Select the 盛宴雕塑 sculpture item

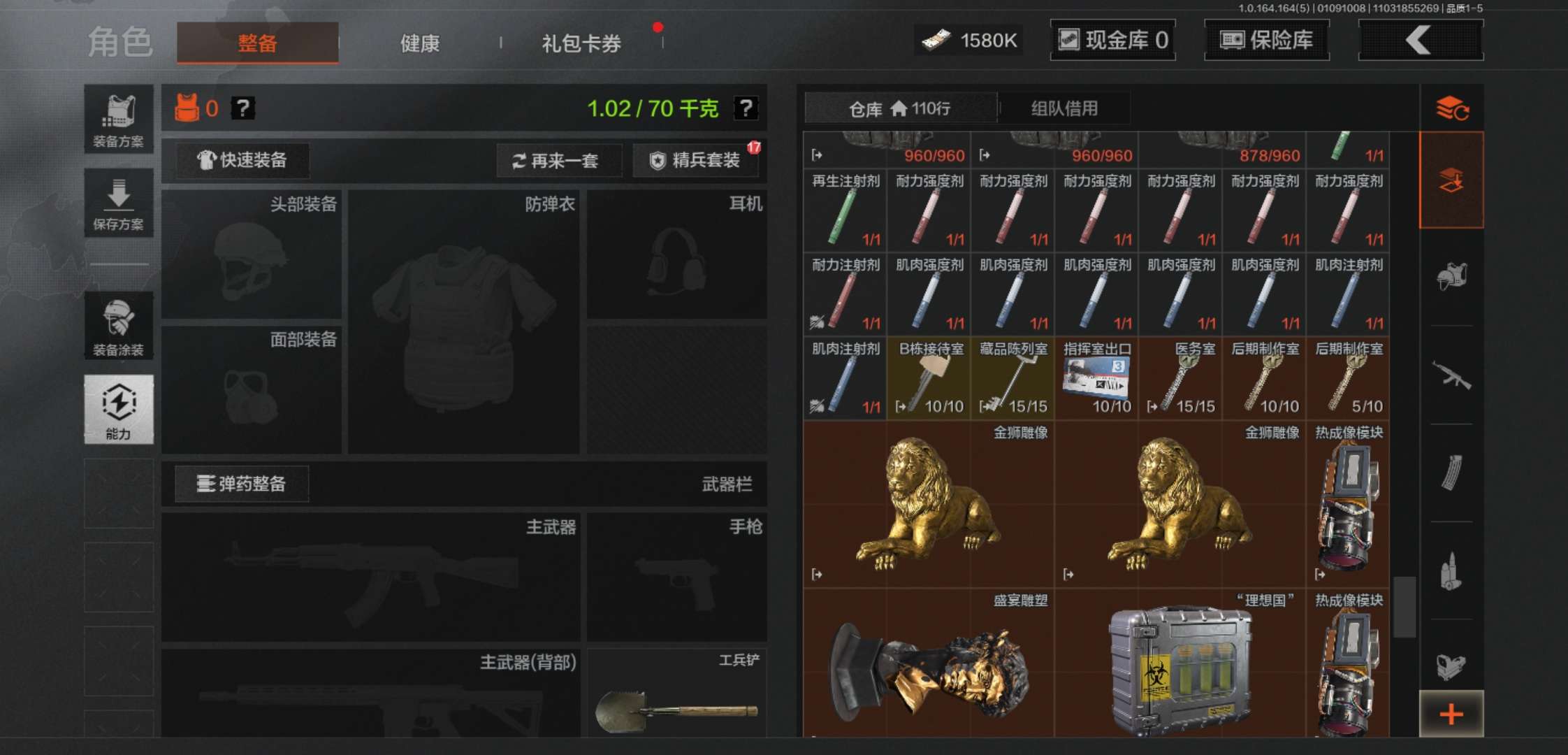(x=929, y=664)
